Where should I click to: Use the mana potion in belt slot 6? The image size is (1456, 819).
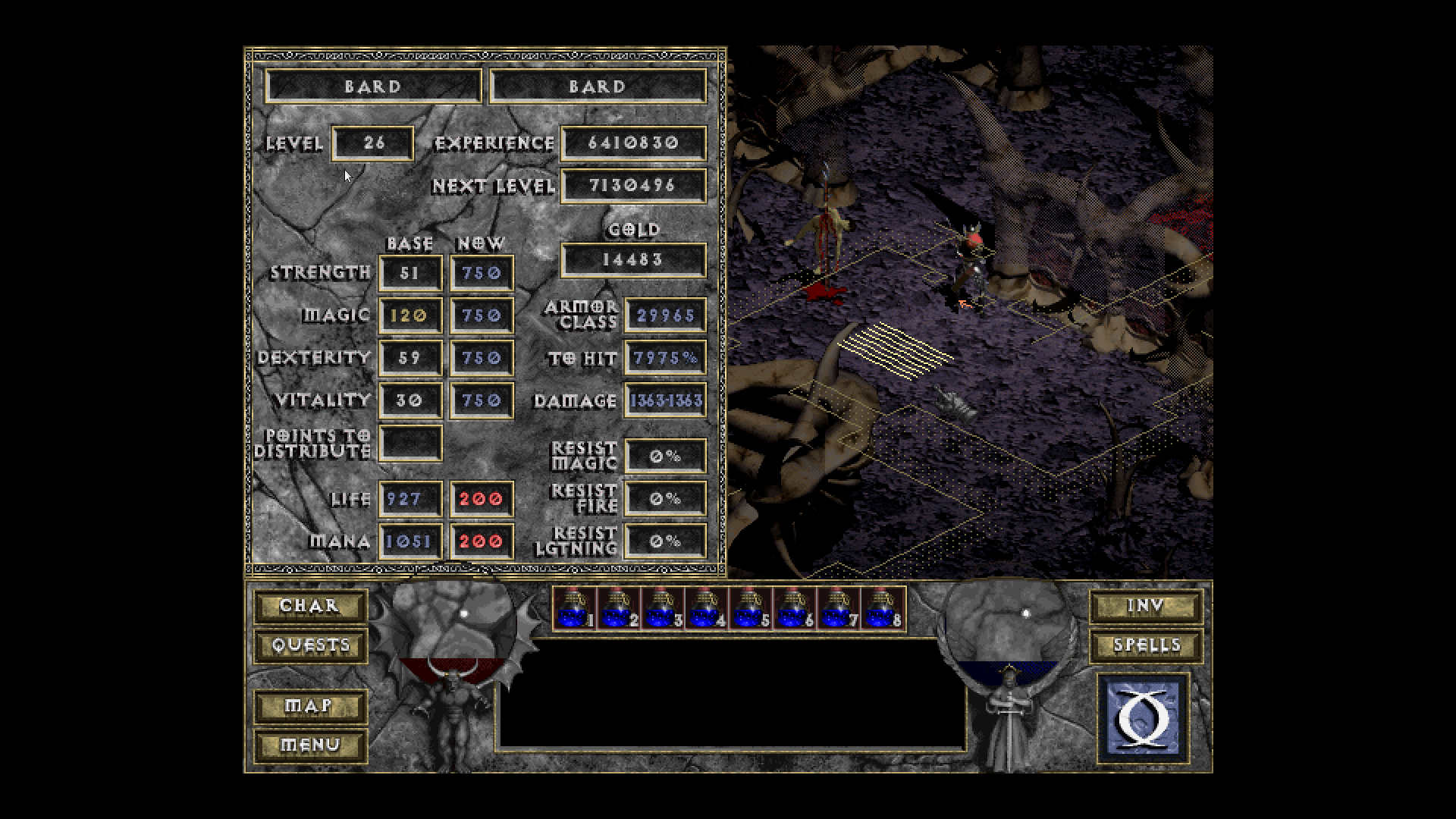click(x=793, y=608)
